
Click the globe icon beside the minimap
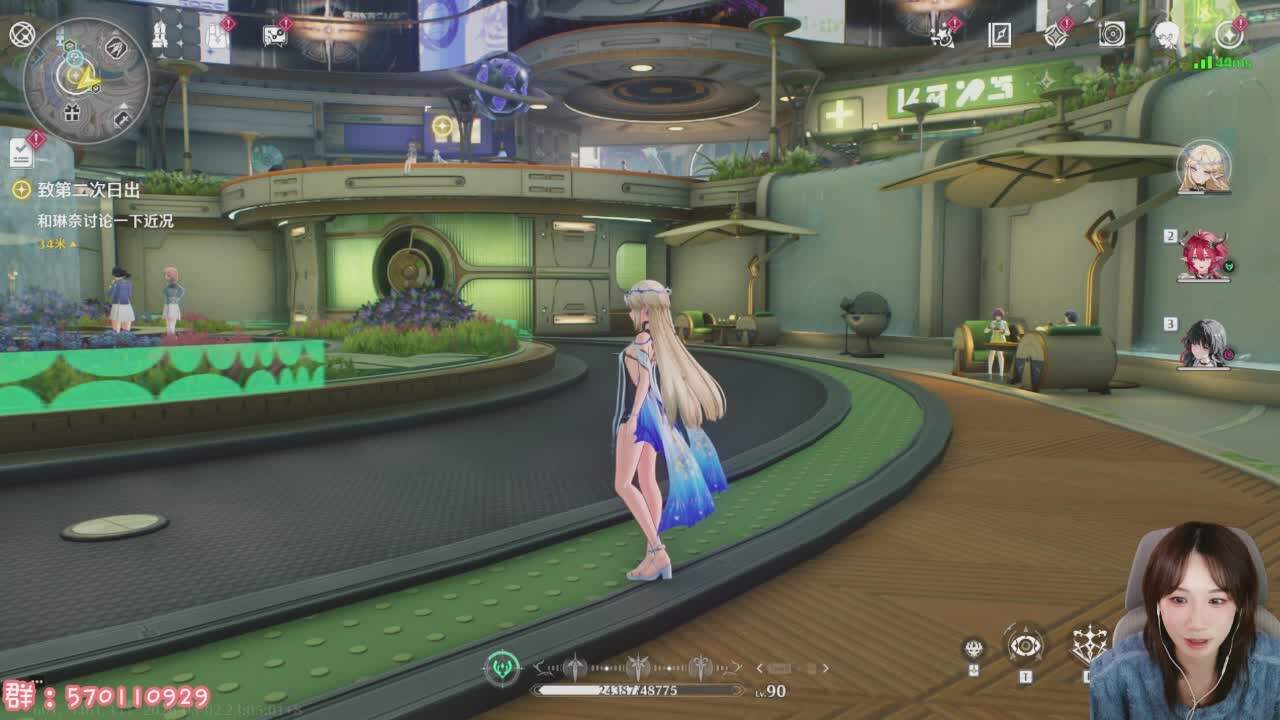pyautogui.click(x=21, y=35)
